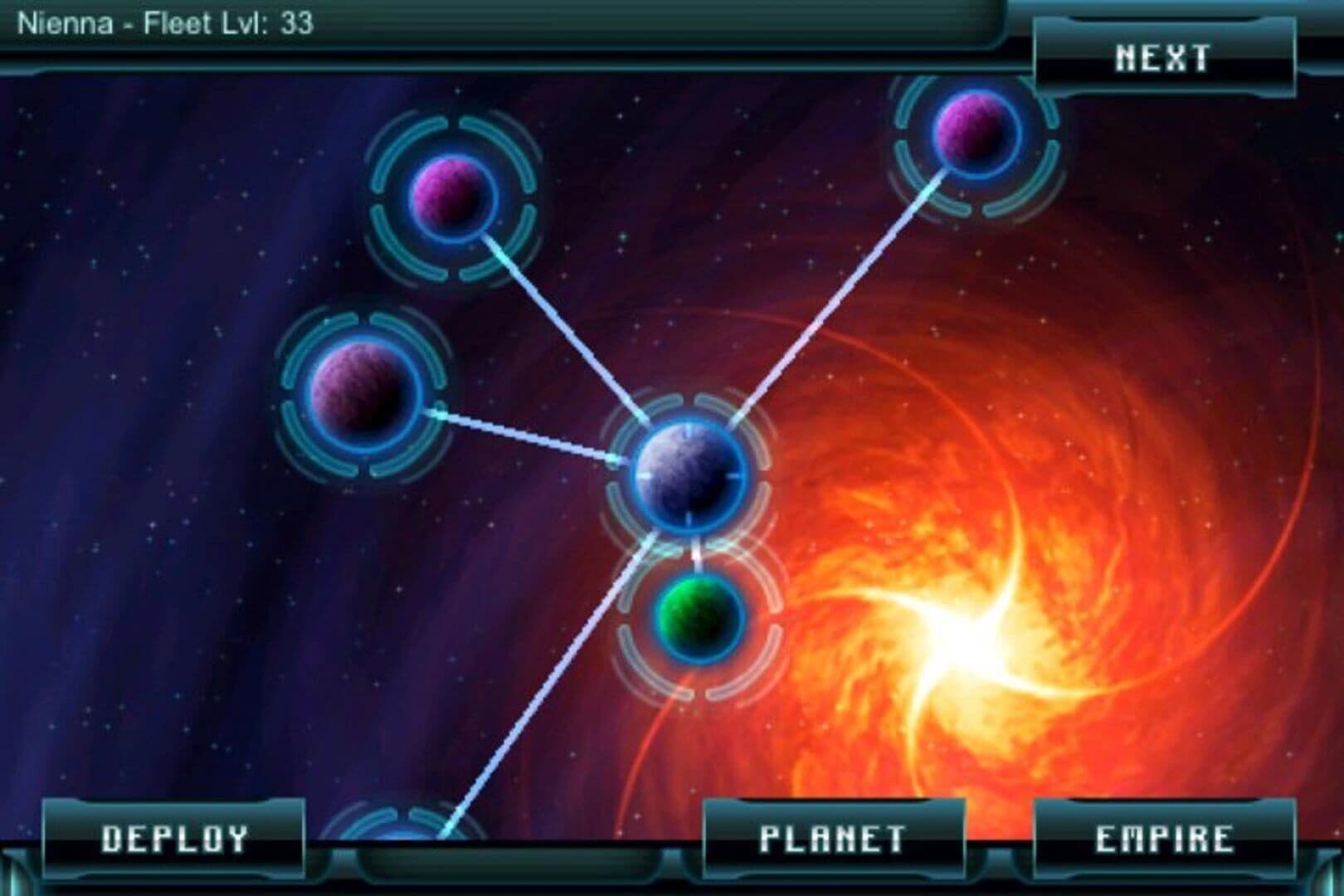Image resolution: width=1344 pixels, height=896 pixels.
Task: Select the purple planet in the top right corner
Action: [973, 133]
